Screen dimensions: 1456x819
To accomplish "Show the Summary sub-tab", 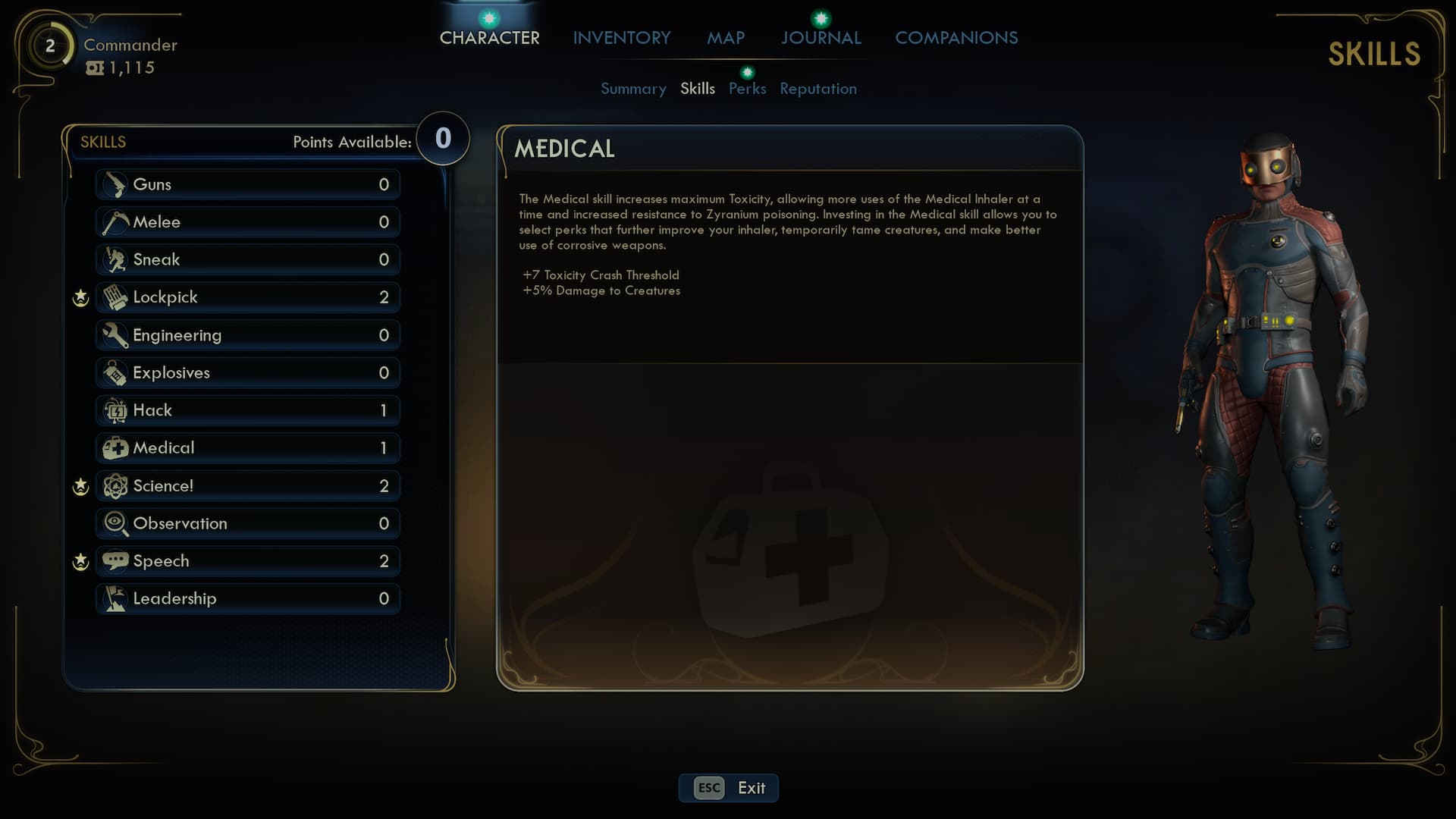I will coord(633,89).
